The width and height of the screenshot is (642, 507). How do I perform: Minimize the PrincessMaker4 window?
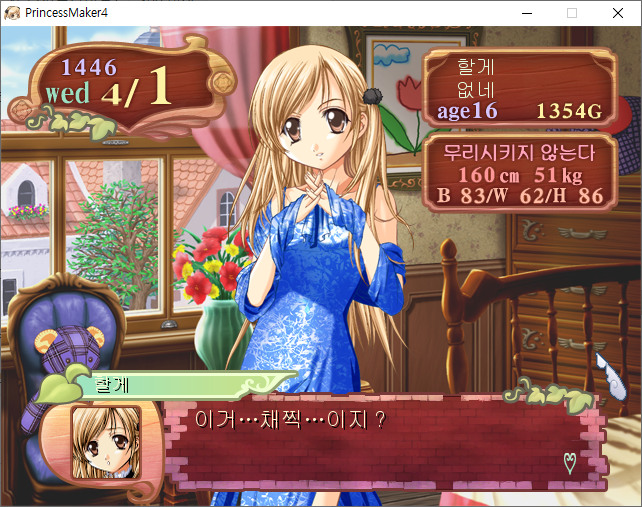coord(526,13)
